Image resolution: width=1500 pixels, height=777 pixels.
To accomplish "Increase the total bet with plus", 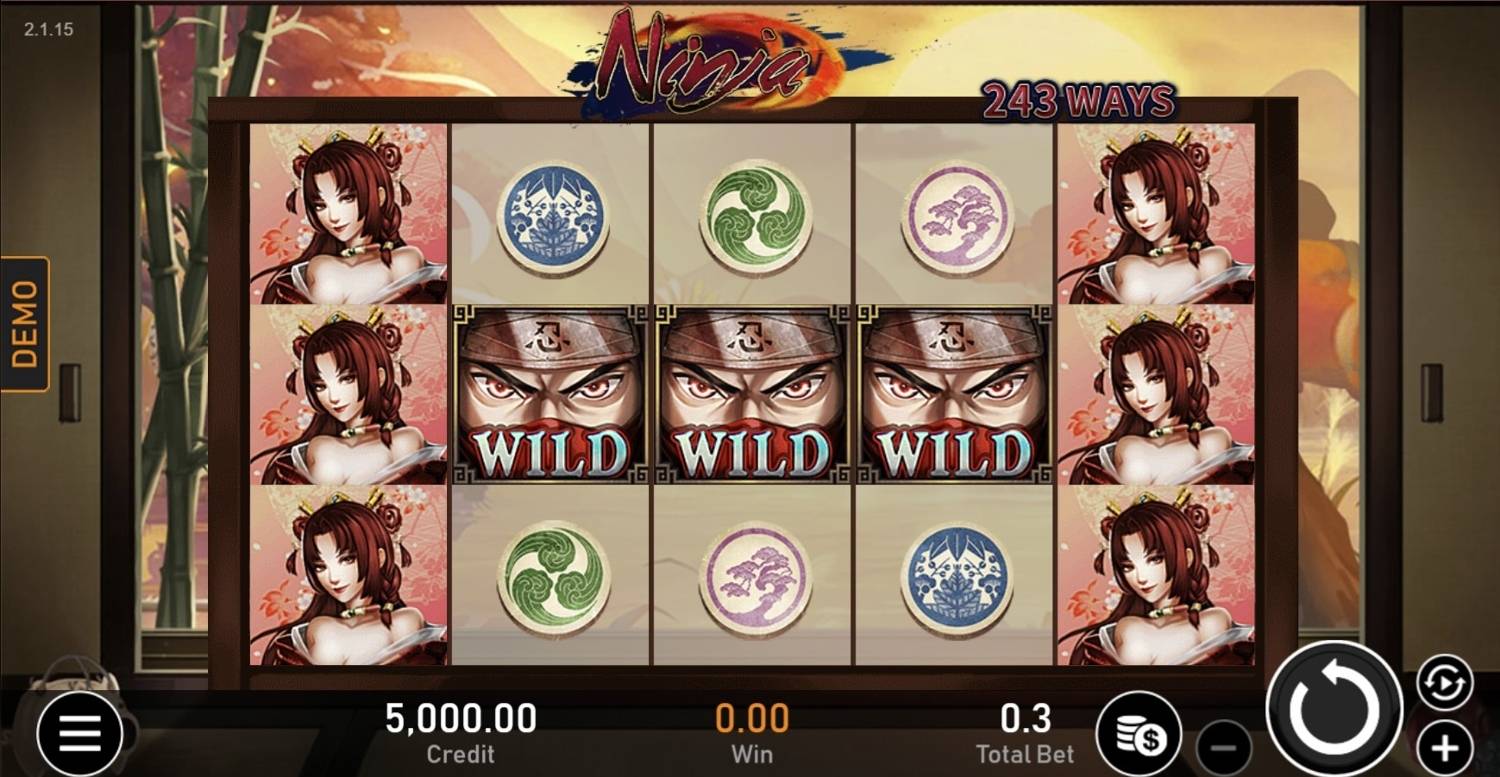I will click(1444, 746).
